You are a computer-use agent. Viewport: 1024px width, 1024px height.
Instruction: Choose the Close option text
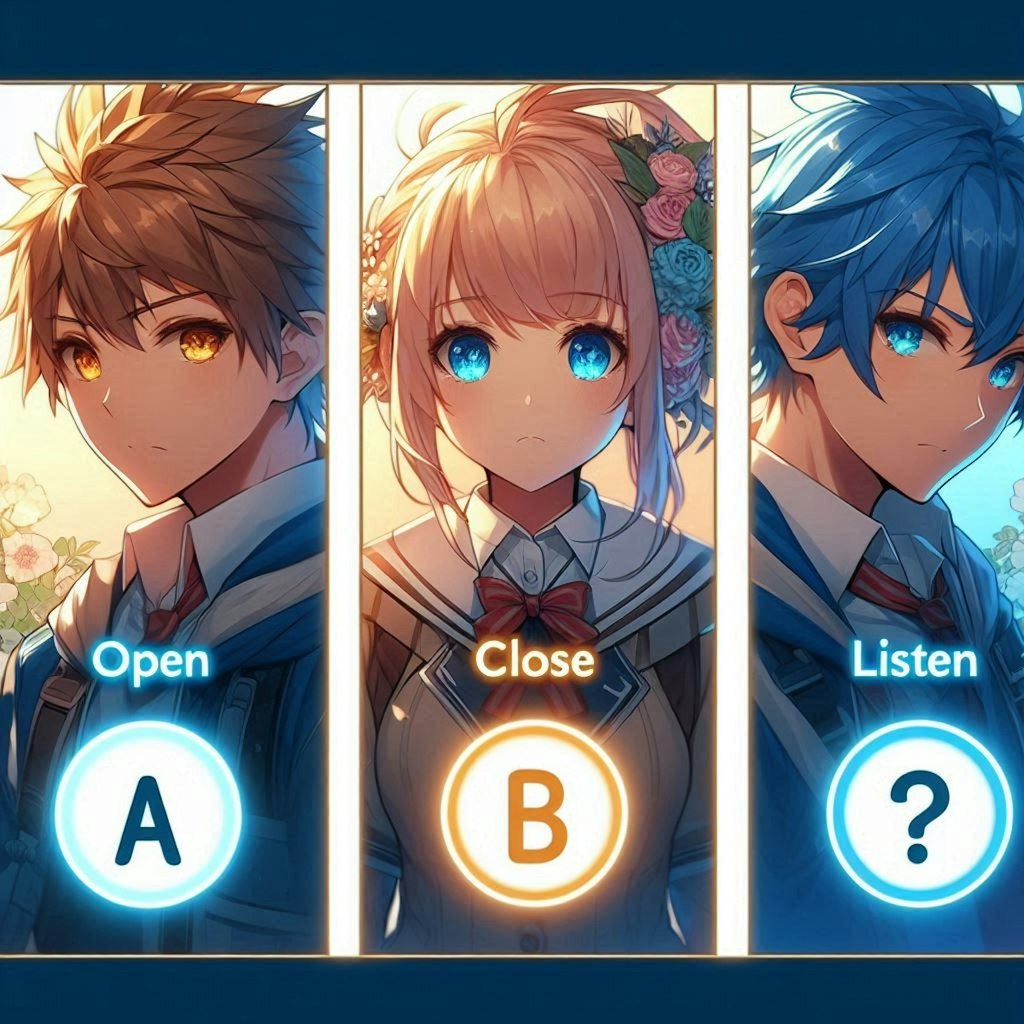(534, 660)
